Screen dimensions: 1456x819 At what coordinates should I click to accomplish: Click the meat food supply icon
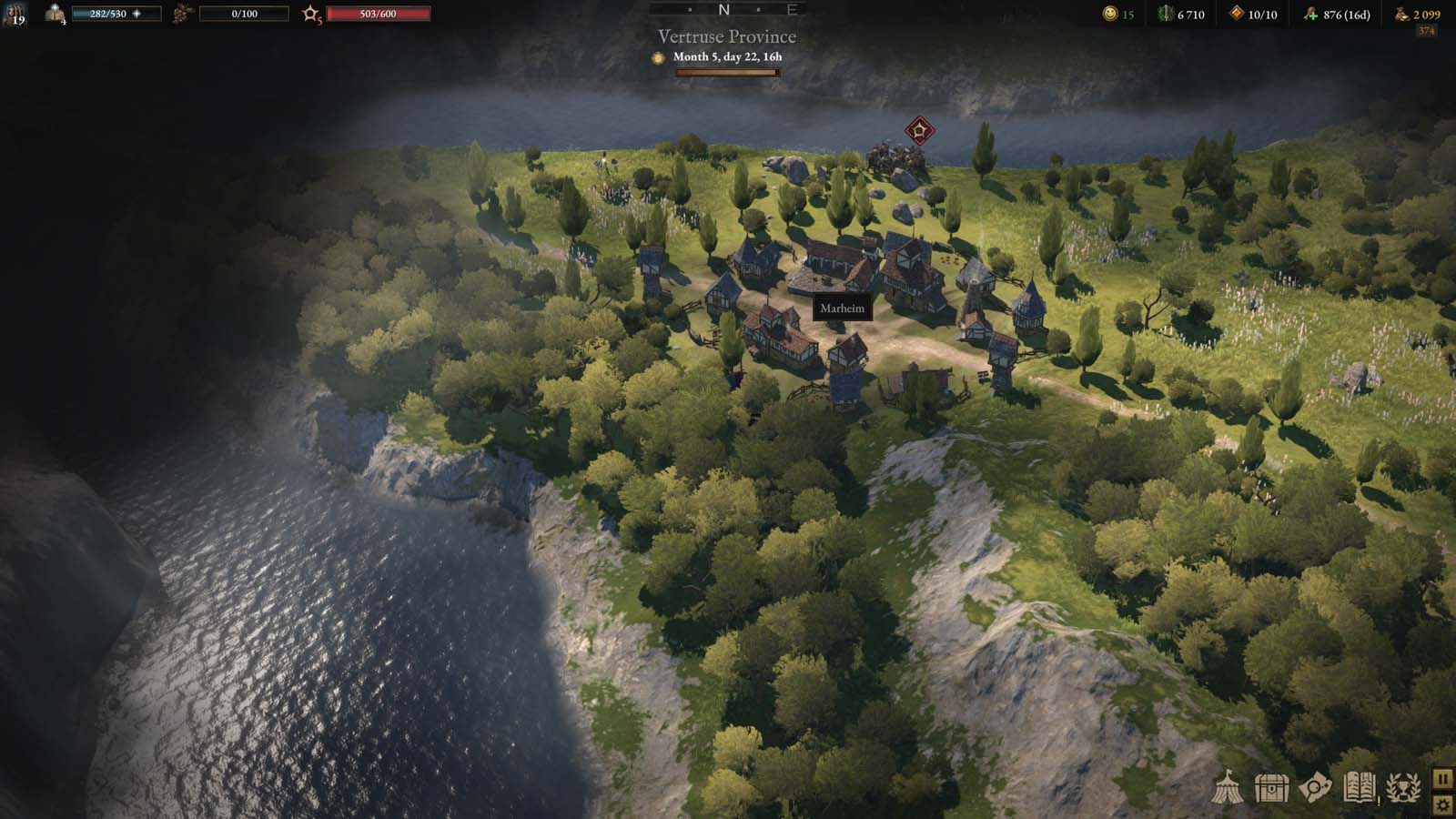click(1310, 14)
